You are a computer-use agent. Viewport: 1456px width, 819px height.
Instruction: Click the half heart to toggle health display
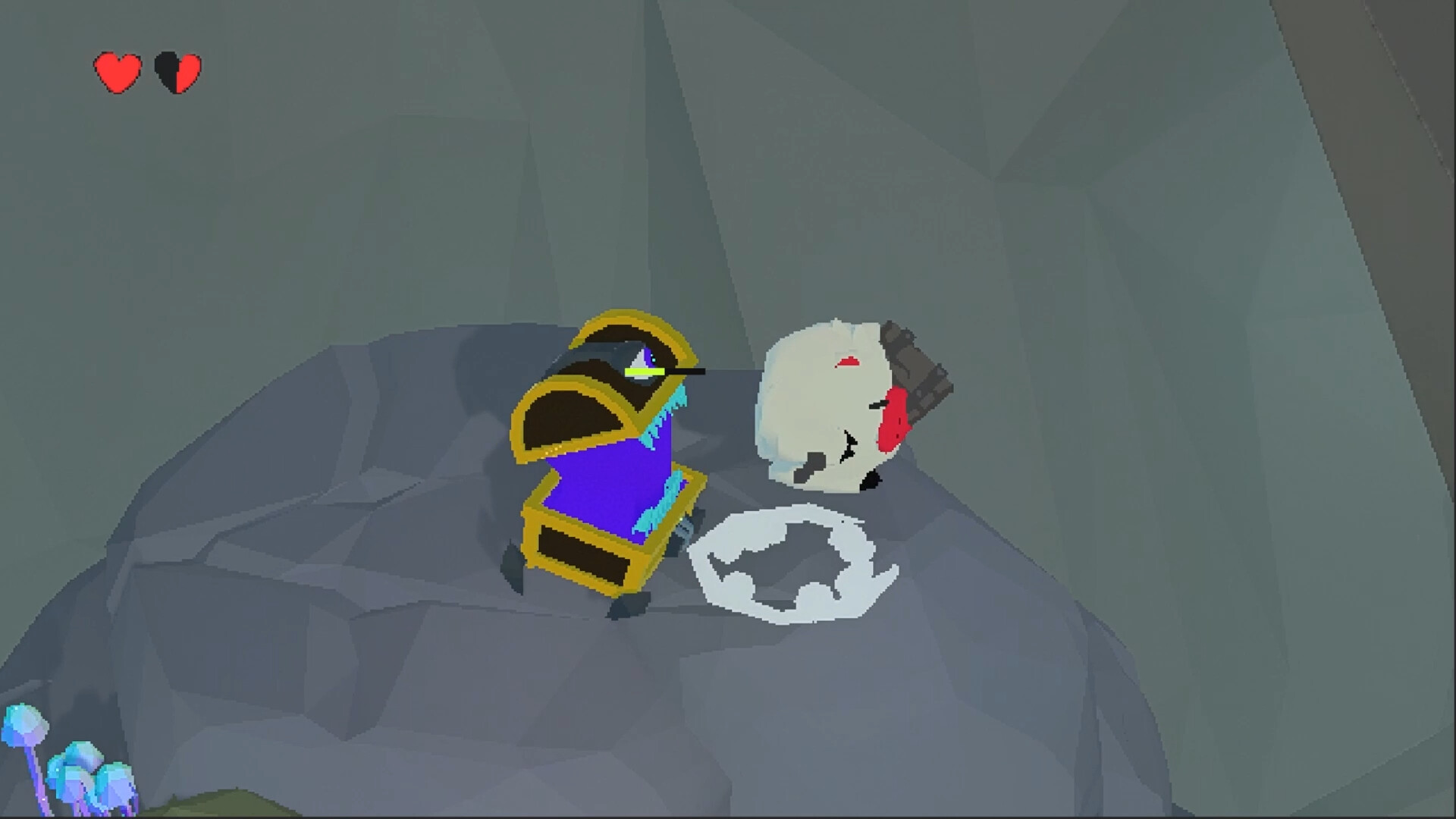pos(177,71)
